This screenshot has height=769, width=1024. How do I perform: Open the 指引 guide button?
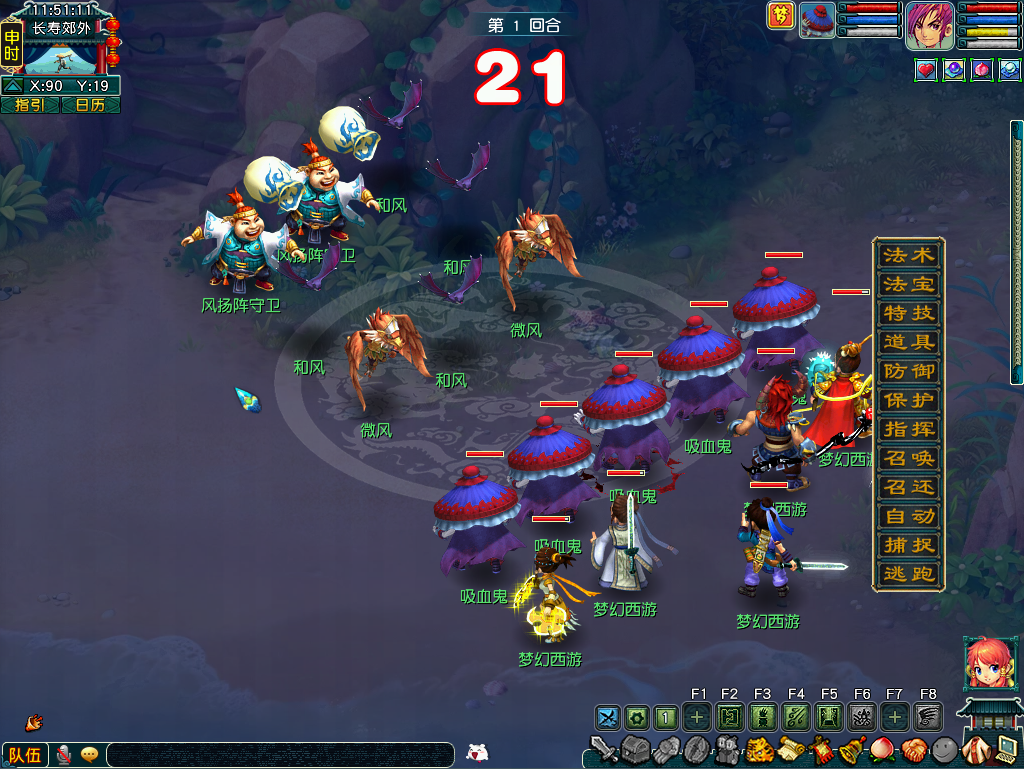coord(30,105)
